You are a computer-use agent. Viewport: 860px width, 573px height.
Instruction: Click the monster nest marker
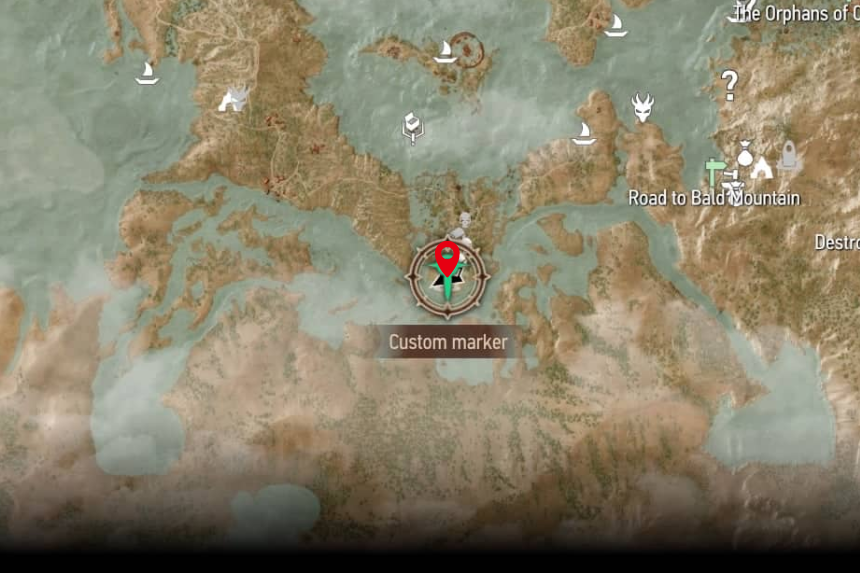[x=233, y=99]
